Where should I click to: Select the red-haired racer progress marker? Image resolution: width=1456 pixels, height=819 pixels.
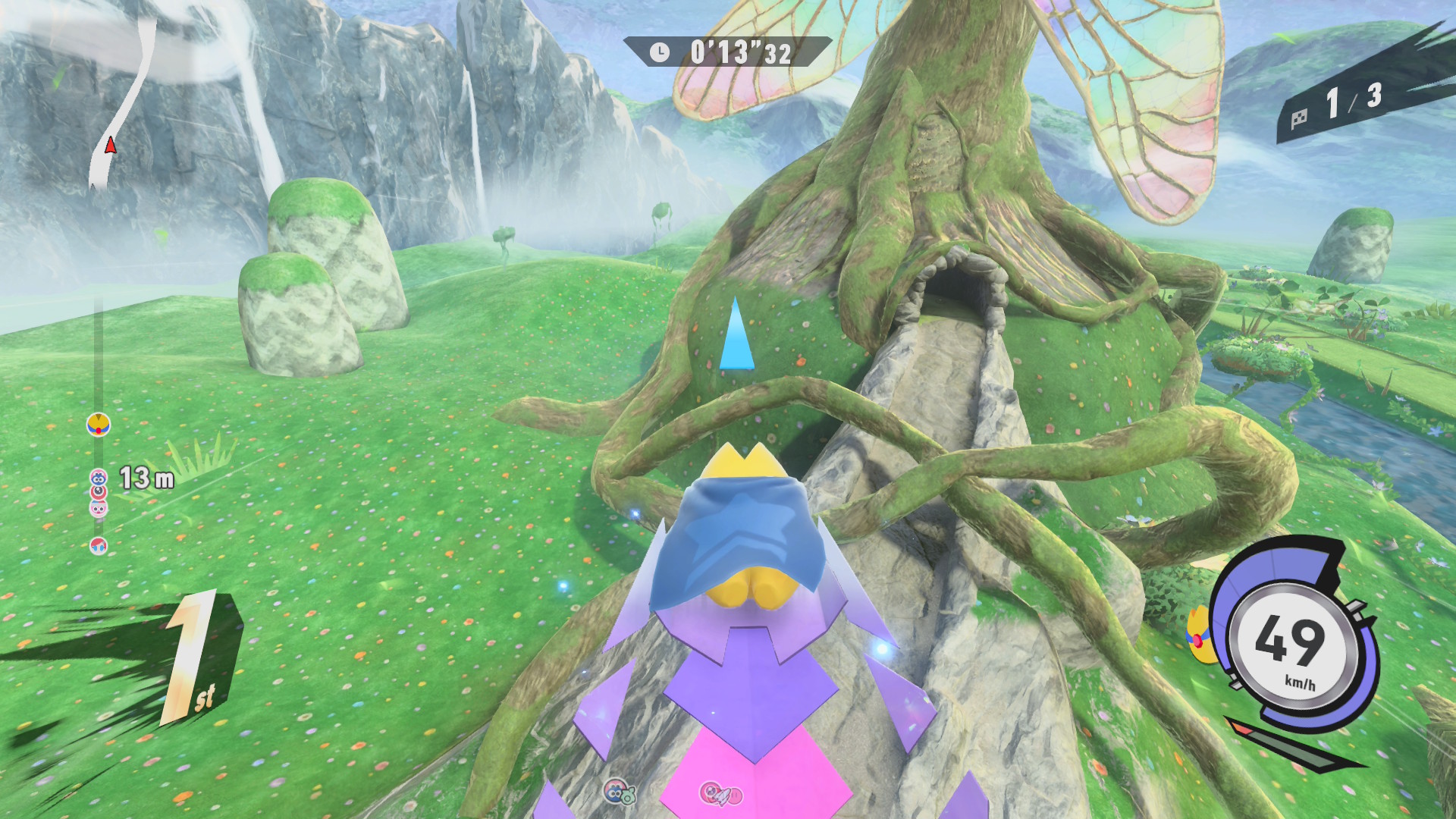point(99,545)
